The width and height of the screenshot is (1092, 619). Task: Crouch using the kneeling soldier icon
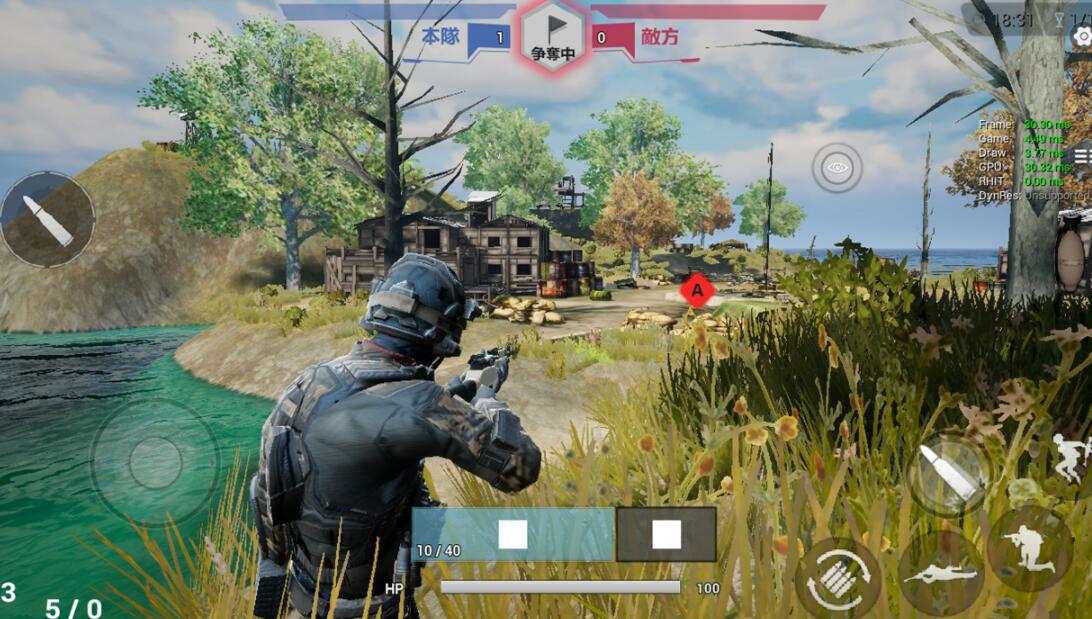click(x=1029, y=549)
